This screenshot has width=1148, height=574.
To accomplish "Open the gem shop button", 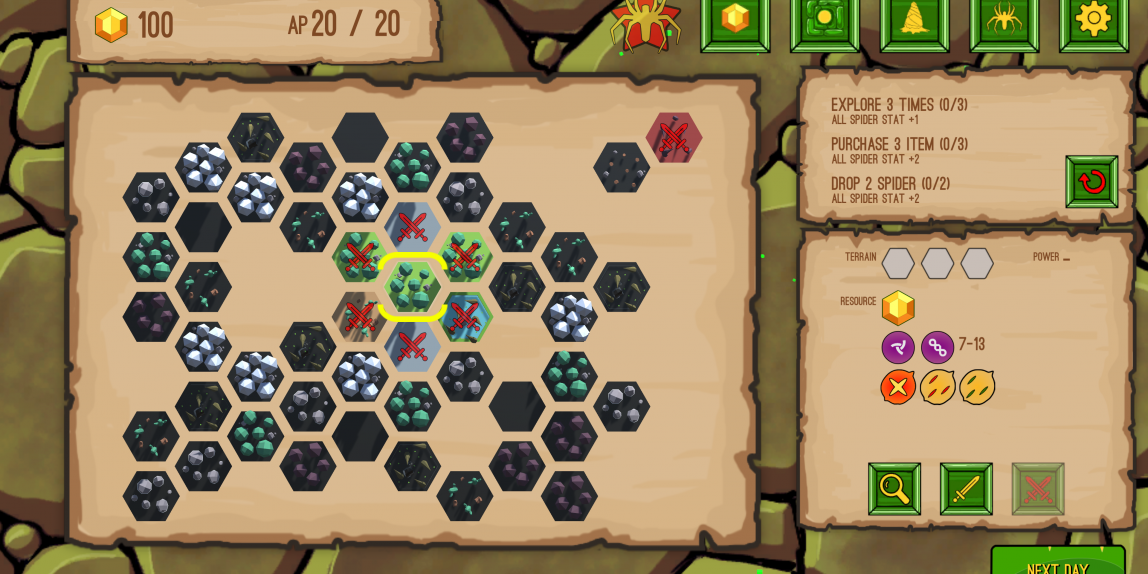I will pyautogui.click(x=735, y=20).
